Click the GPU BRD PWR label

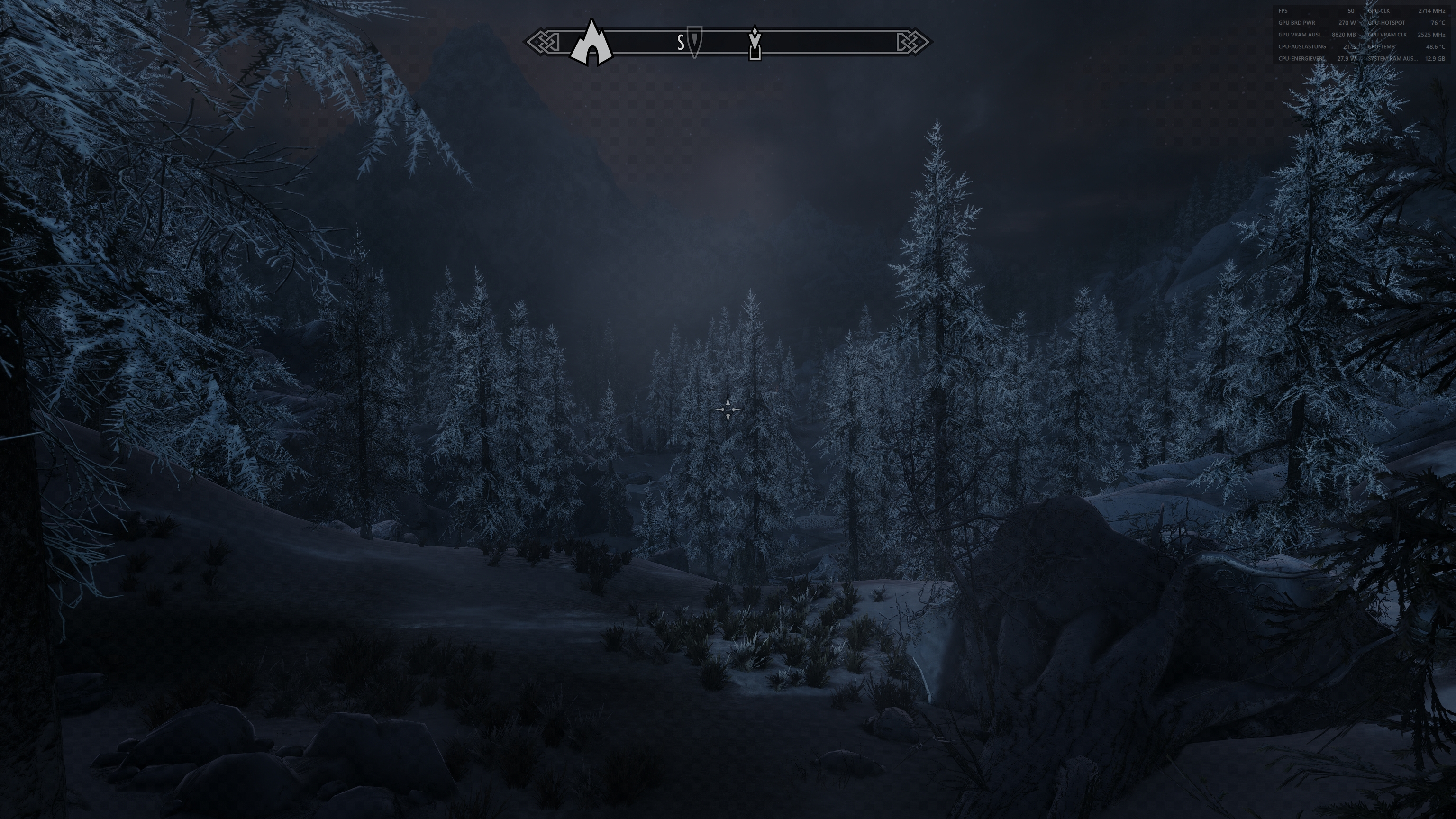1297,23
